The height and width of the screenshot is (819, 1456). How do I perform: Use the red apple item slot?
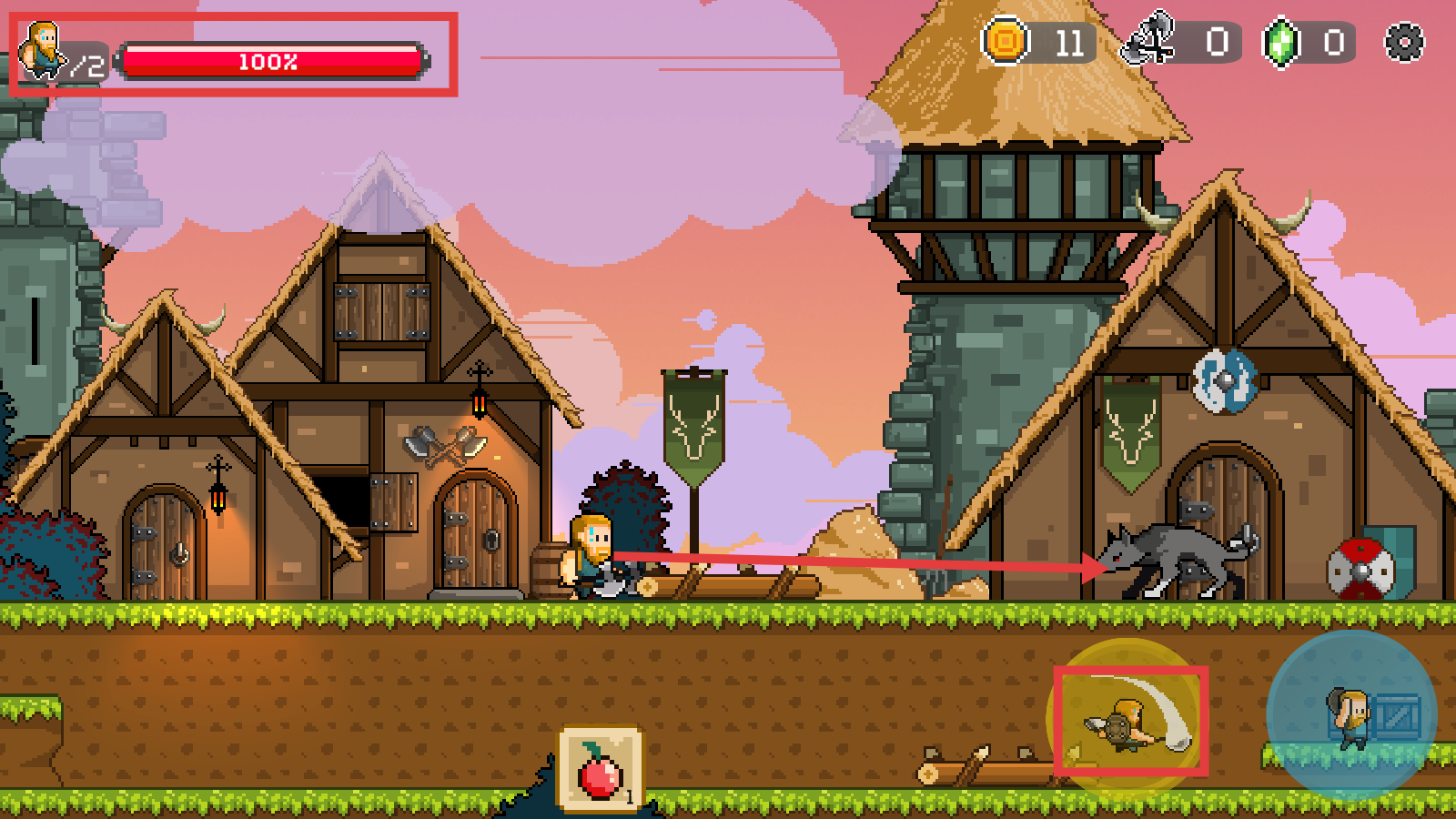coord(600,769)
